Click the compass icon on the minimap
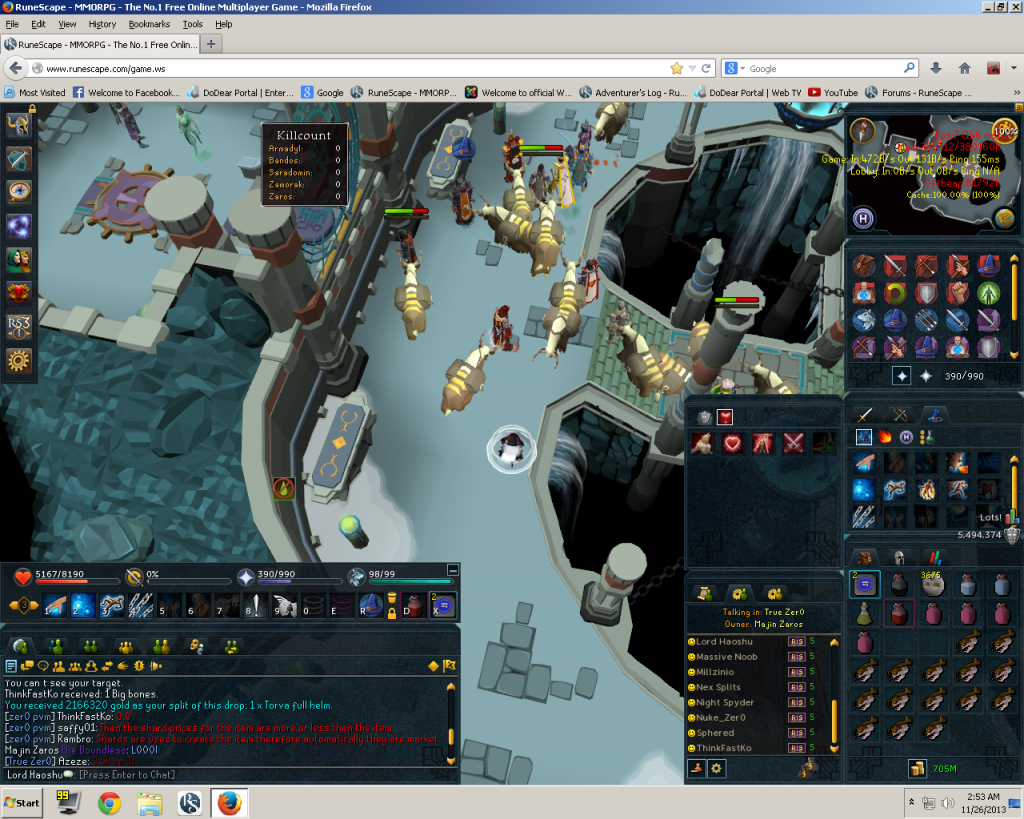 [x=863, y=132]
